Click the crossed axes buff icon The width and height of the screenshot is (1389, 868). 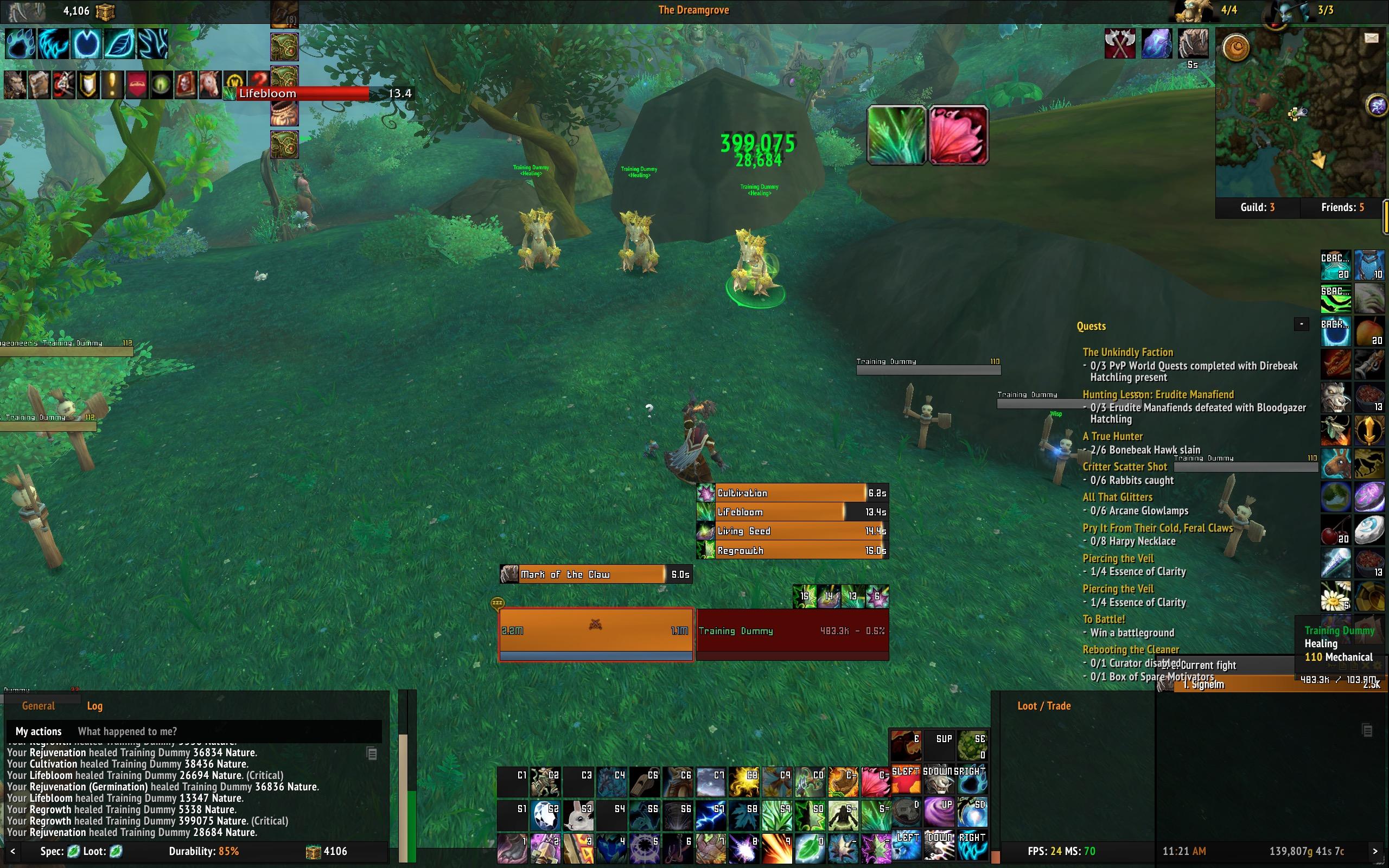coord(1119,43)
